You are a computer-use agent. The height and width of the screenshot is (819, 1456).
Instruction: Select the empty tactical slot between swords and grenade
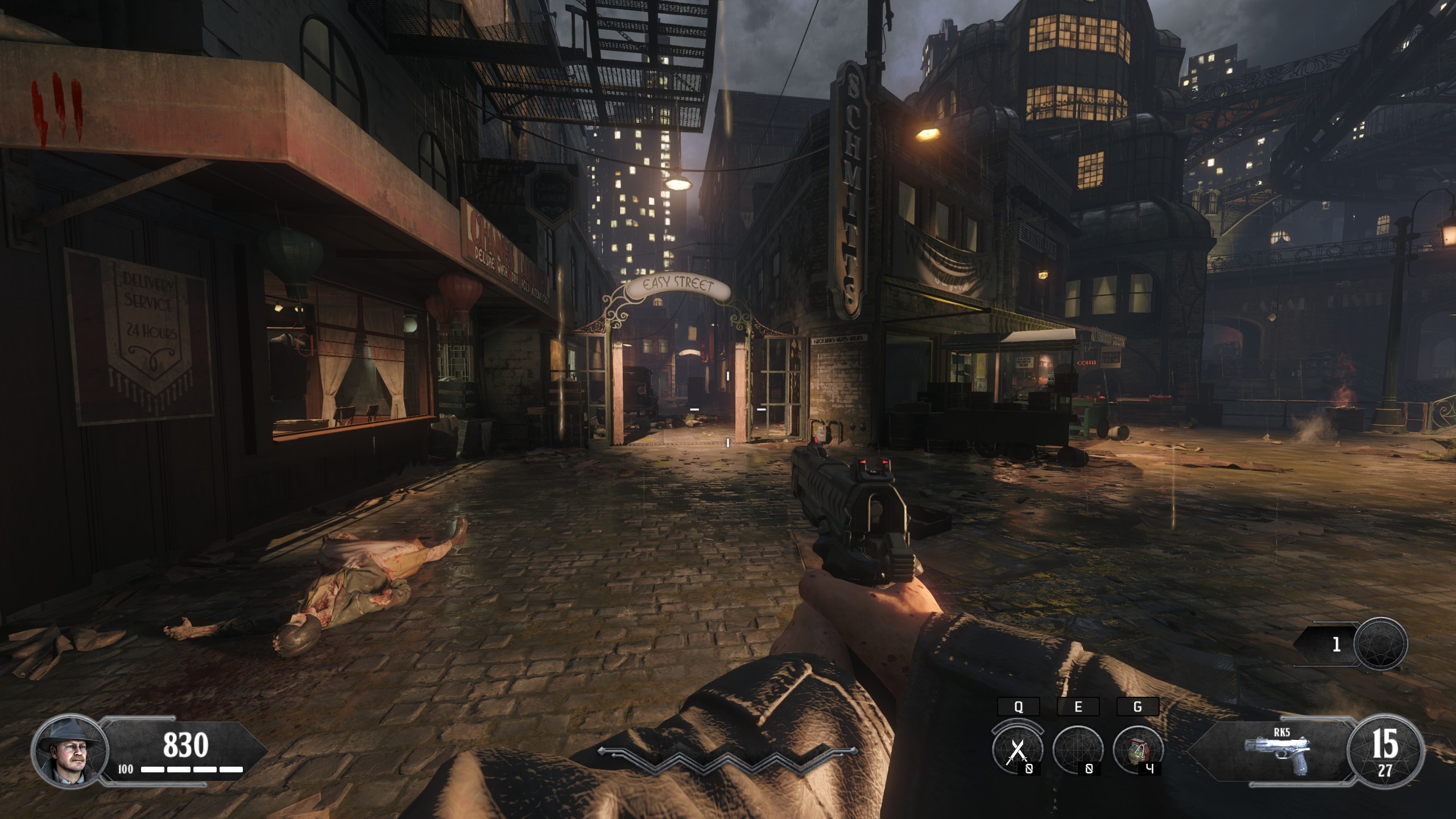[1077, 750]
